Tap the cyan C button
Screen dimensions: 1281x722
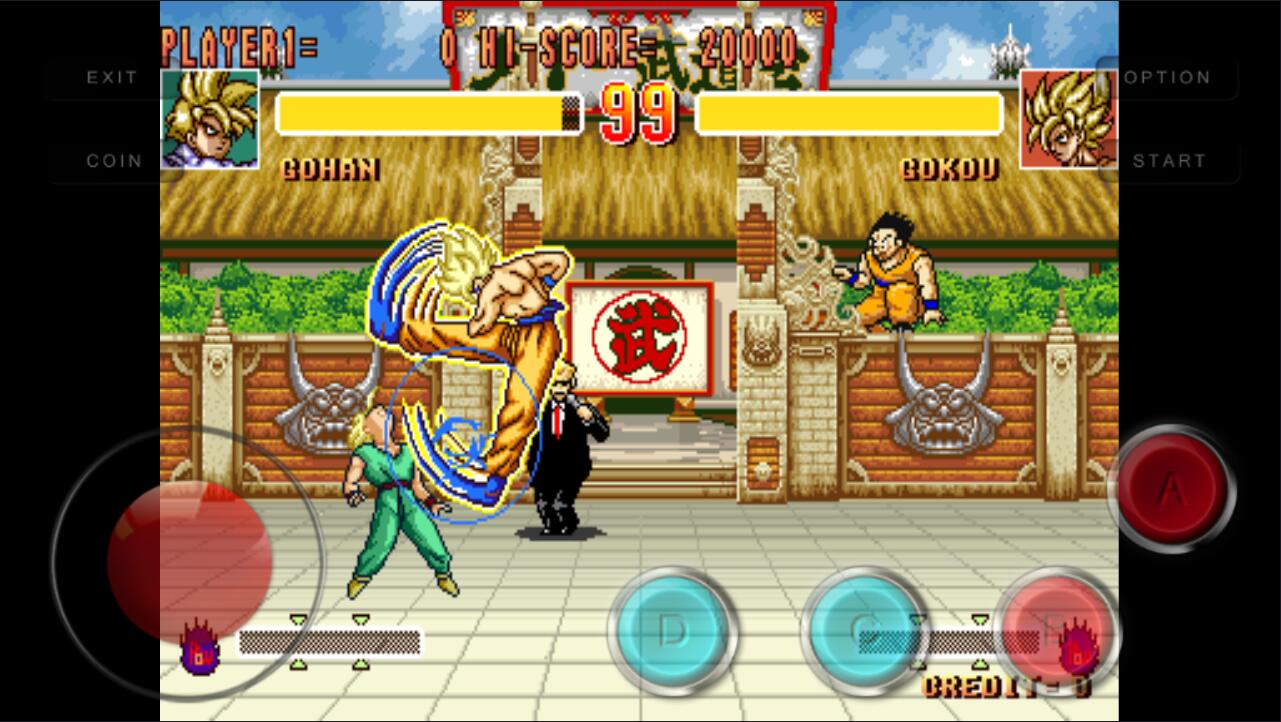click(865, 633)
